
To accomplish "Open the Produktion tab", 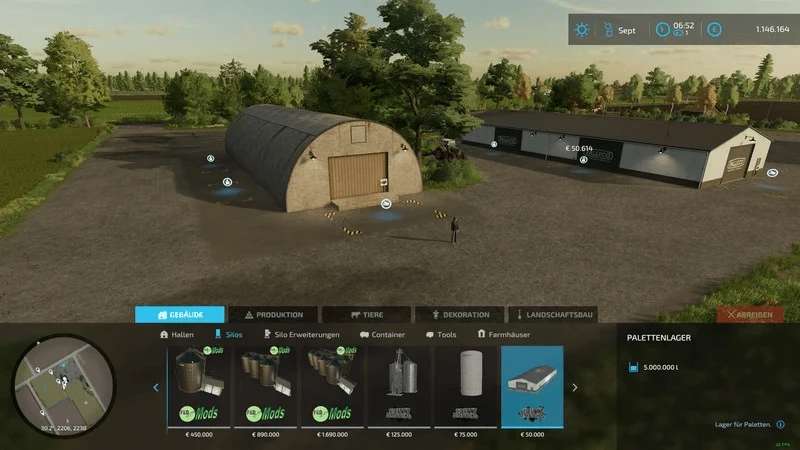I will [x=274, y=314].
